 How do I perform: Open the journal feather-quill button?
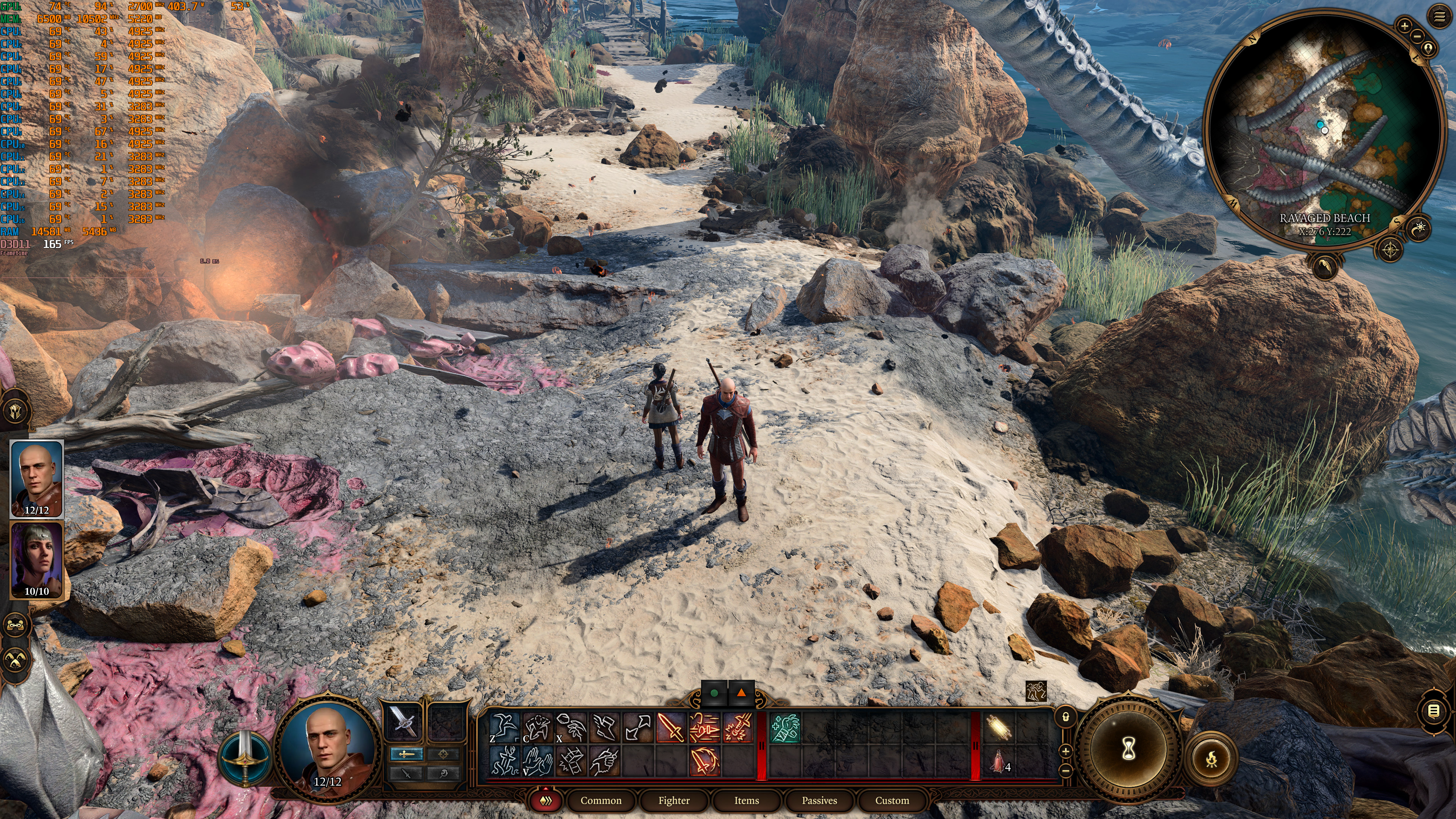[1325, 265]
